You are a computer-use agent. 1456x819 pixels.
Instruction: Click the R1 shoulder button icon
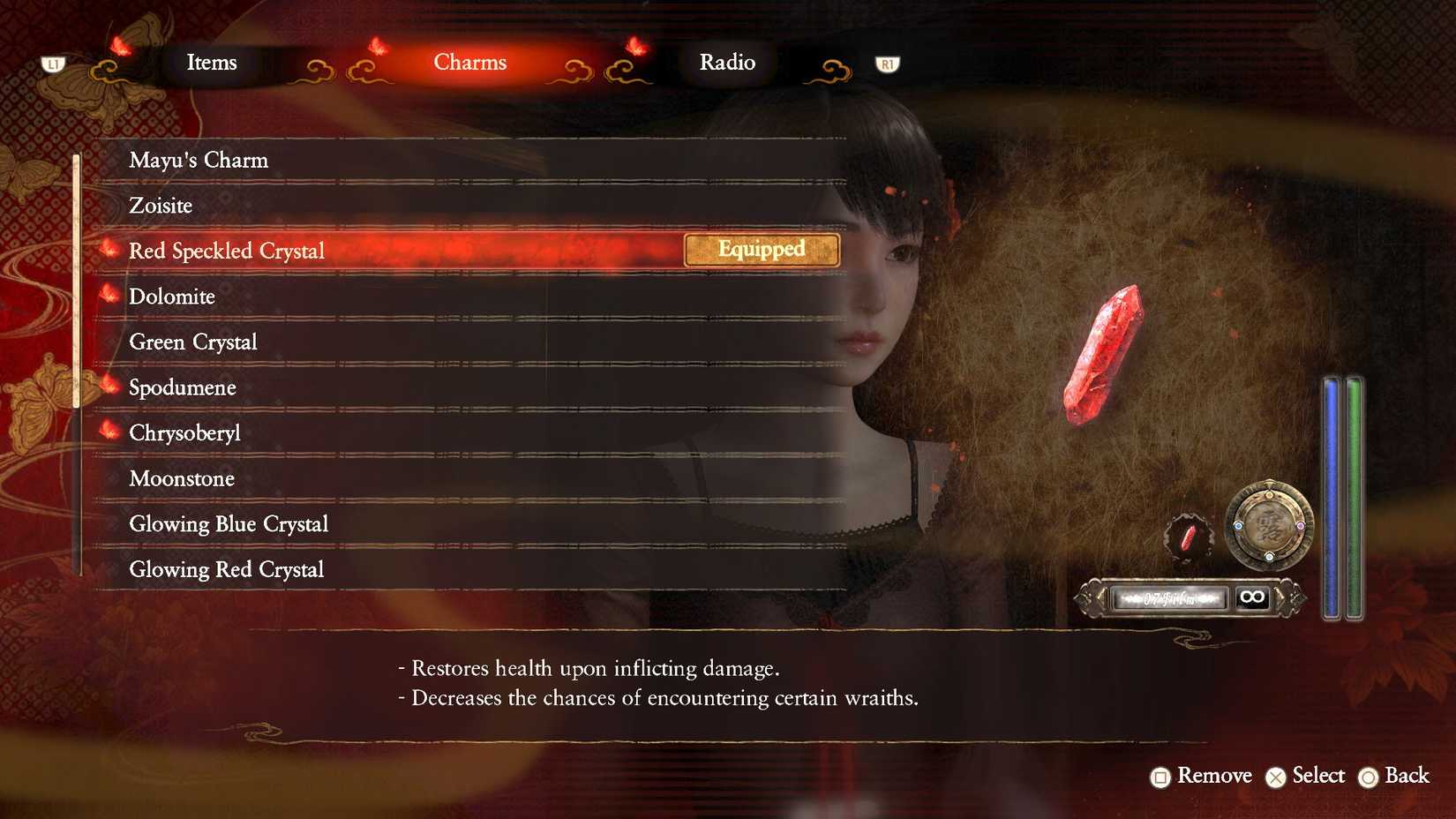pyautogui.click(x=889, y=63)
